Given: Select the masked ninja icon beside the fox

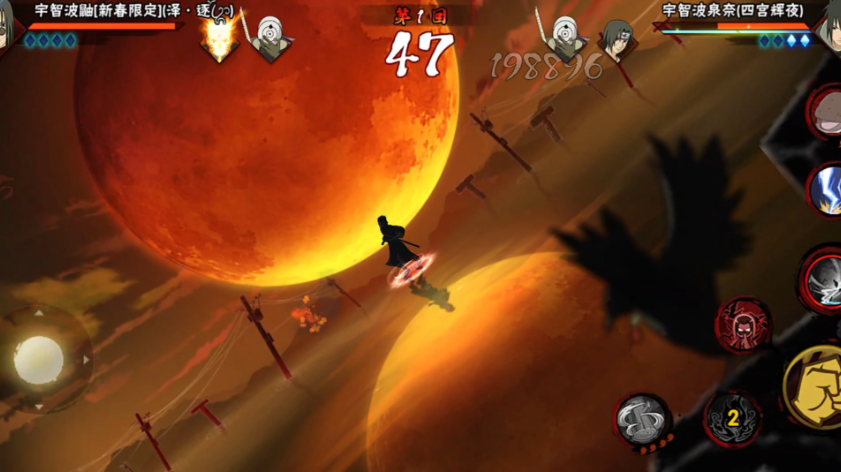Looking at the screenshot, I should (x=269, y=40).
